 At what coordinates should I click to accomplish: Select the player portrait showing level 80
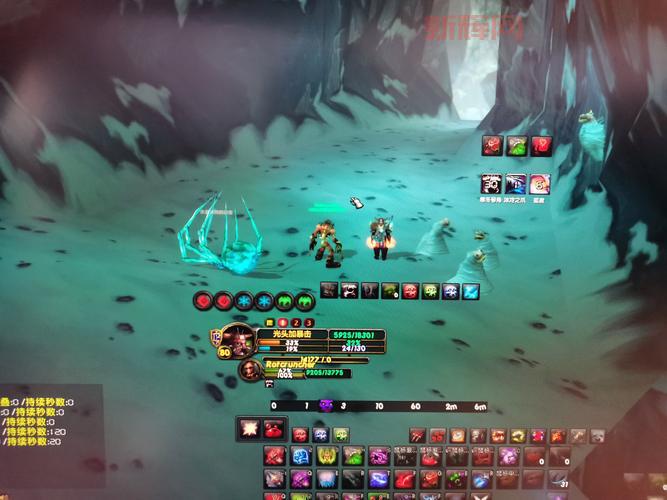236,340
